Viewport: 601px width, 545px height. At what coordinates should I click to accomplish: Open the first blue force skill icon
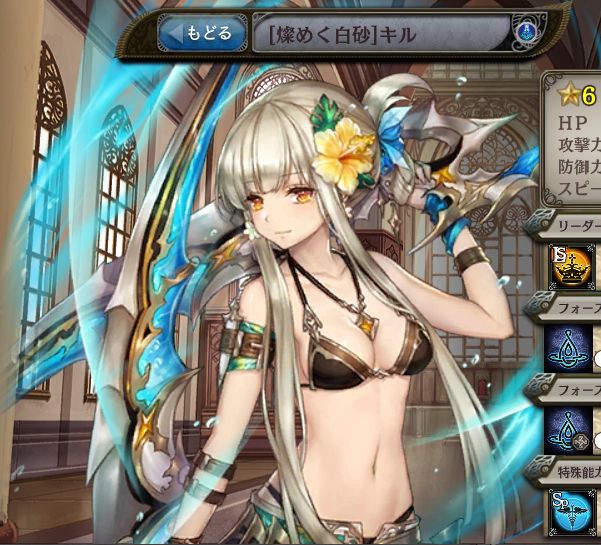(566, 345)
